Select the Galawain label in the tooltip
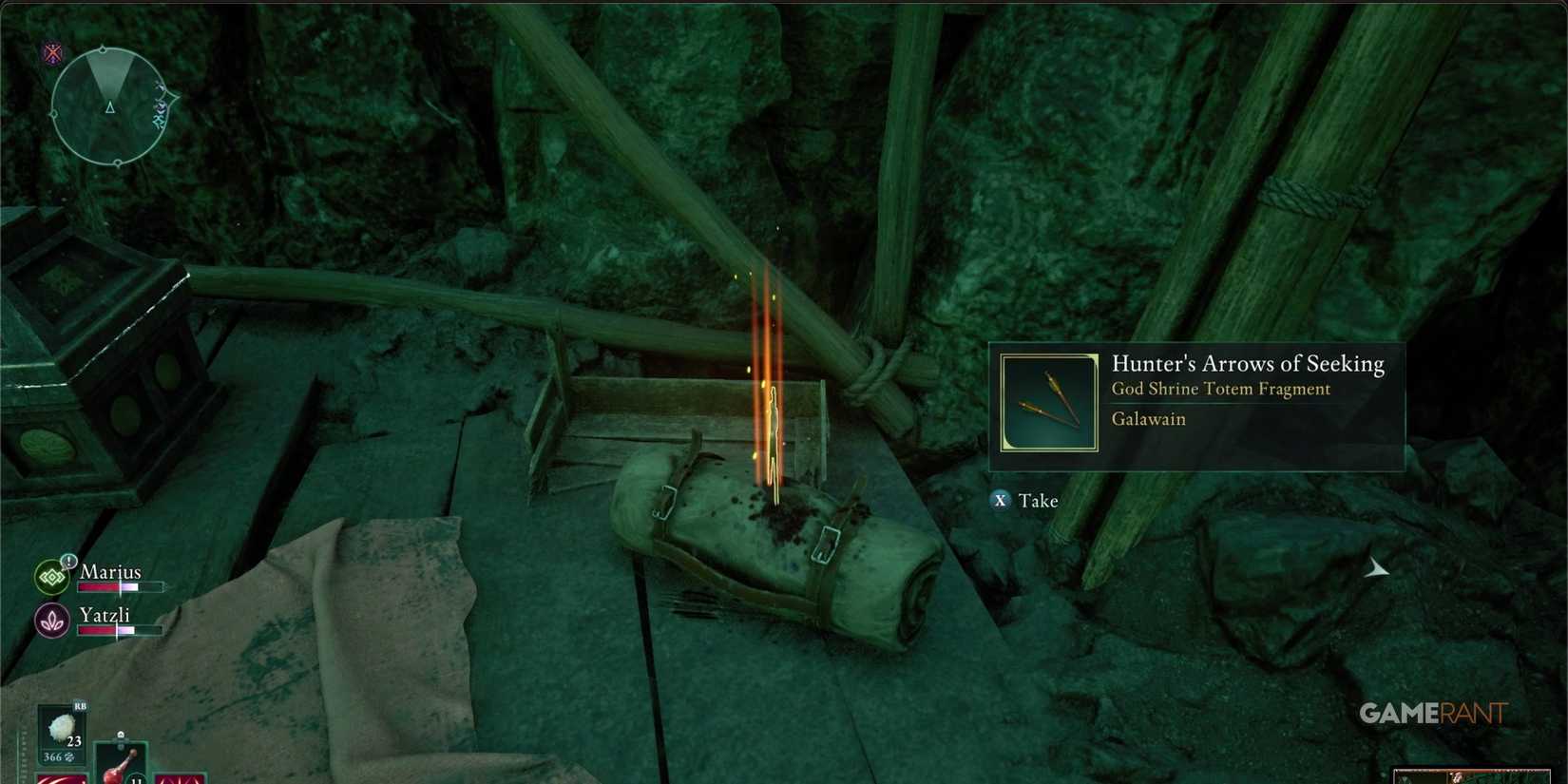1568x784 pixels. click(1148, 419)
